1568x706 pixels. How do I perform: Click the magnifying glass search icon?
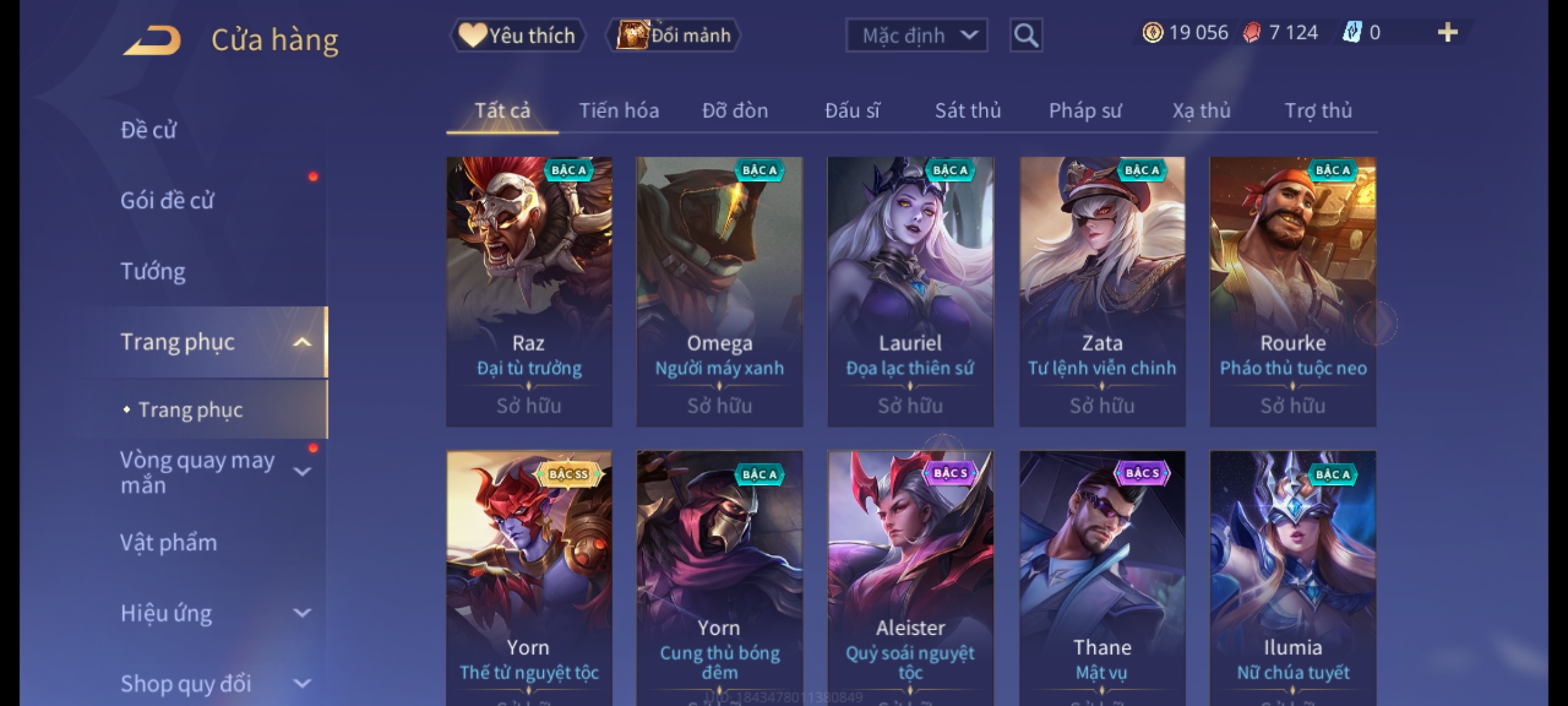tap(1026, 35)
